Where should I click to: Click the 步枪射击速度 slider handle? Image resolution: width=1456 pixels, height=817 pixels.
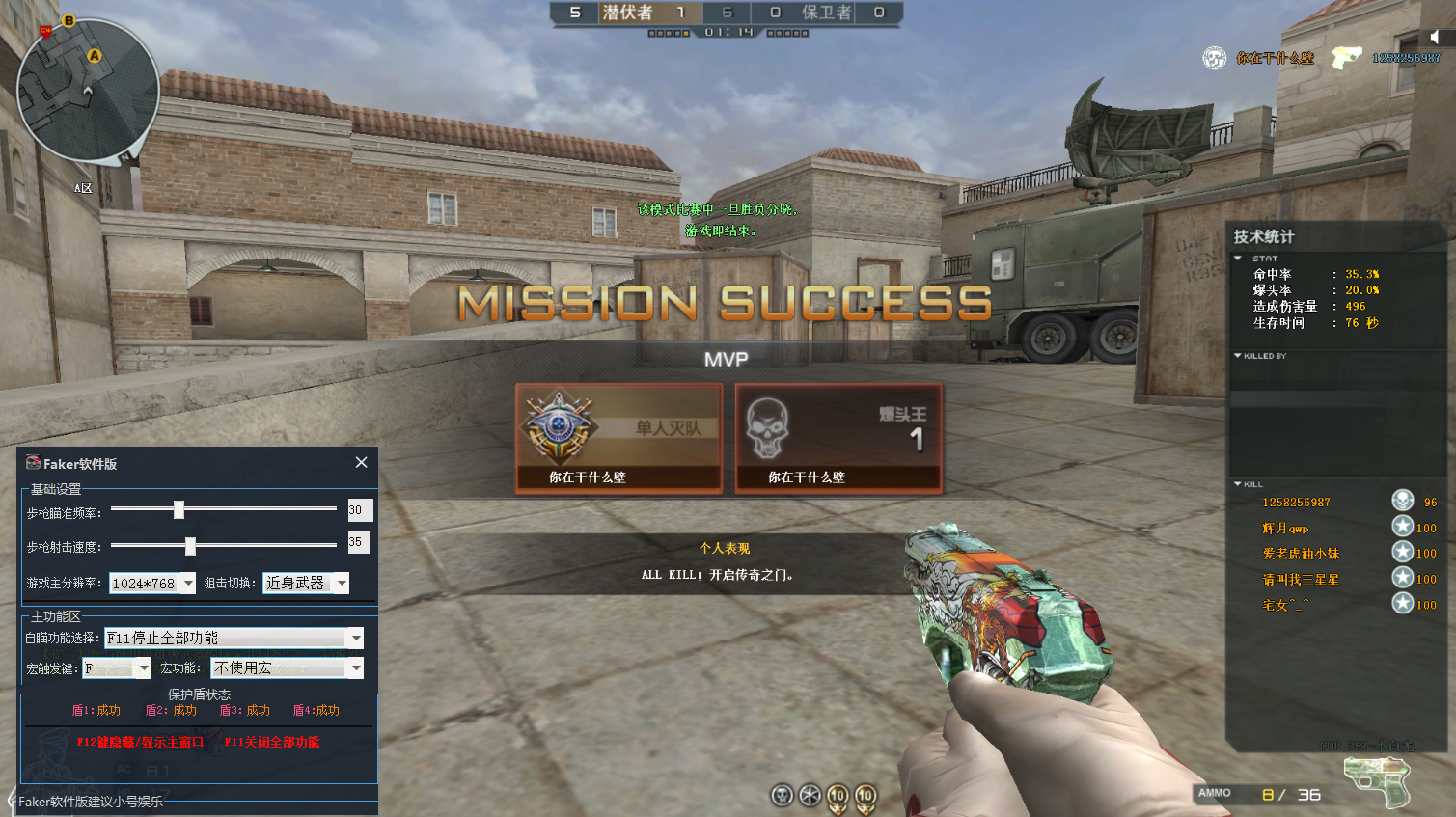point(190,546)
